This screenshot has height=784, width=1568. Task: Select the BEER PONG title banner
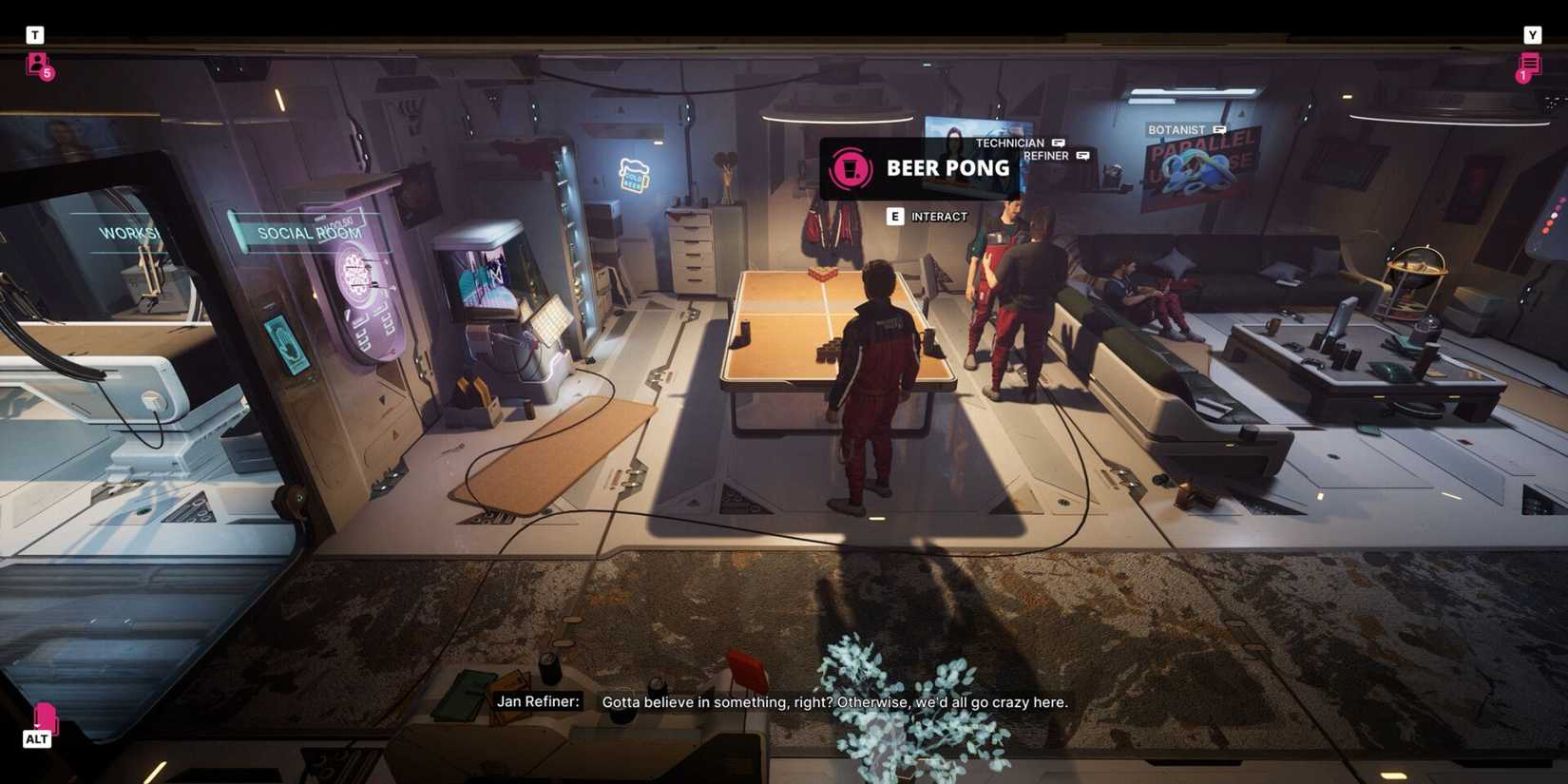[947, 168]
